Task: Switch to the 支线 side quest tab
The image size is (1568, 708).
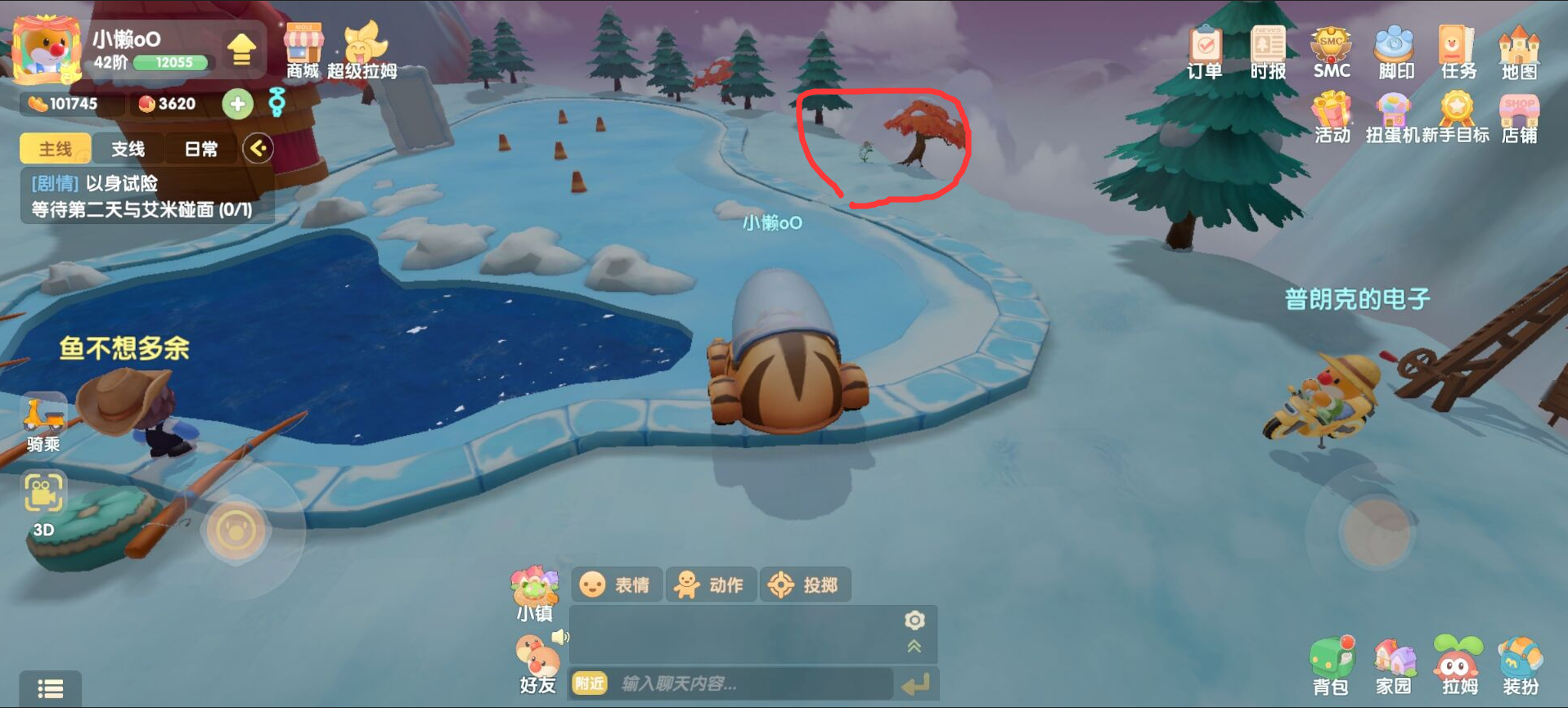Action: click(x=128, y=149)
